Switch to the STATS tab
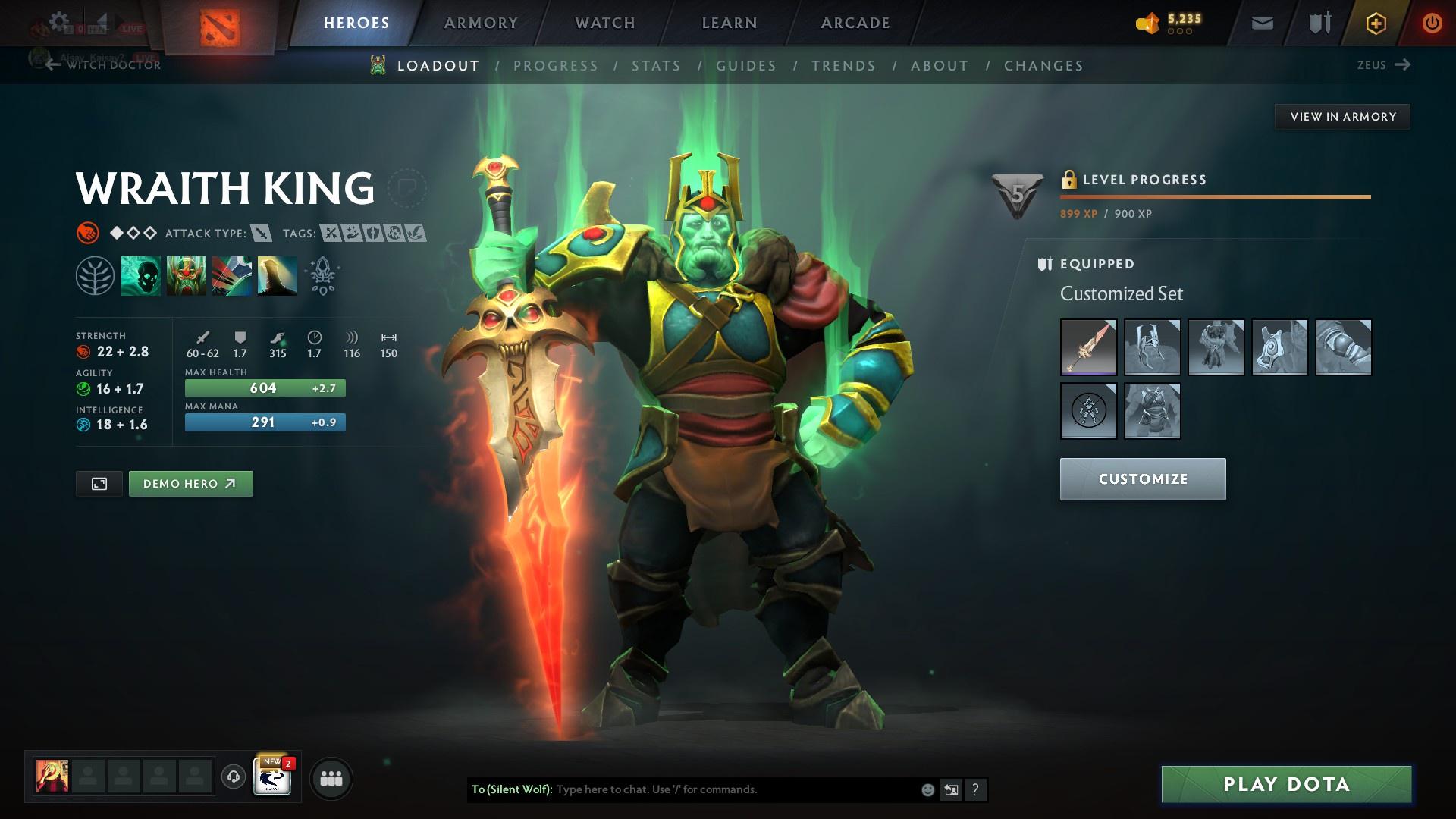The width and height of the screenshot is (1456, 819). (657, 66)
